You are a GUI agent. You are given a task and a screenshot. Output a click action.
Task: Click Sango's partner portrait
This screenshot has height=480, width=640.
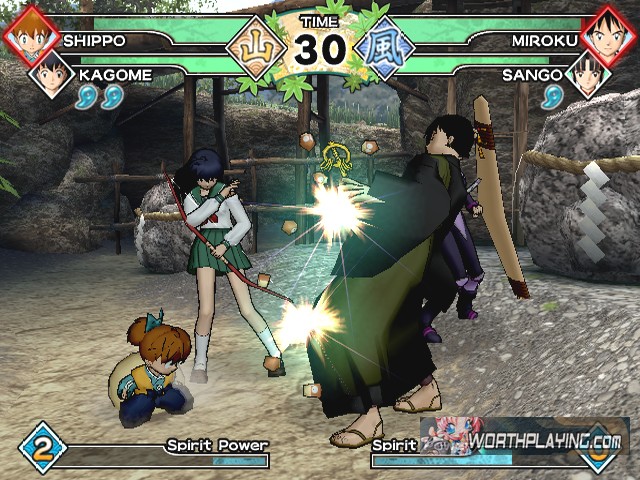point(588,73)
